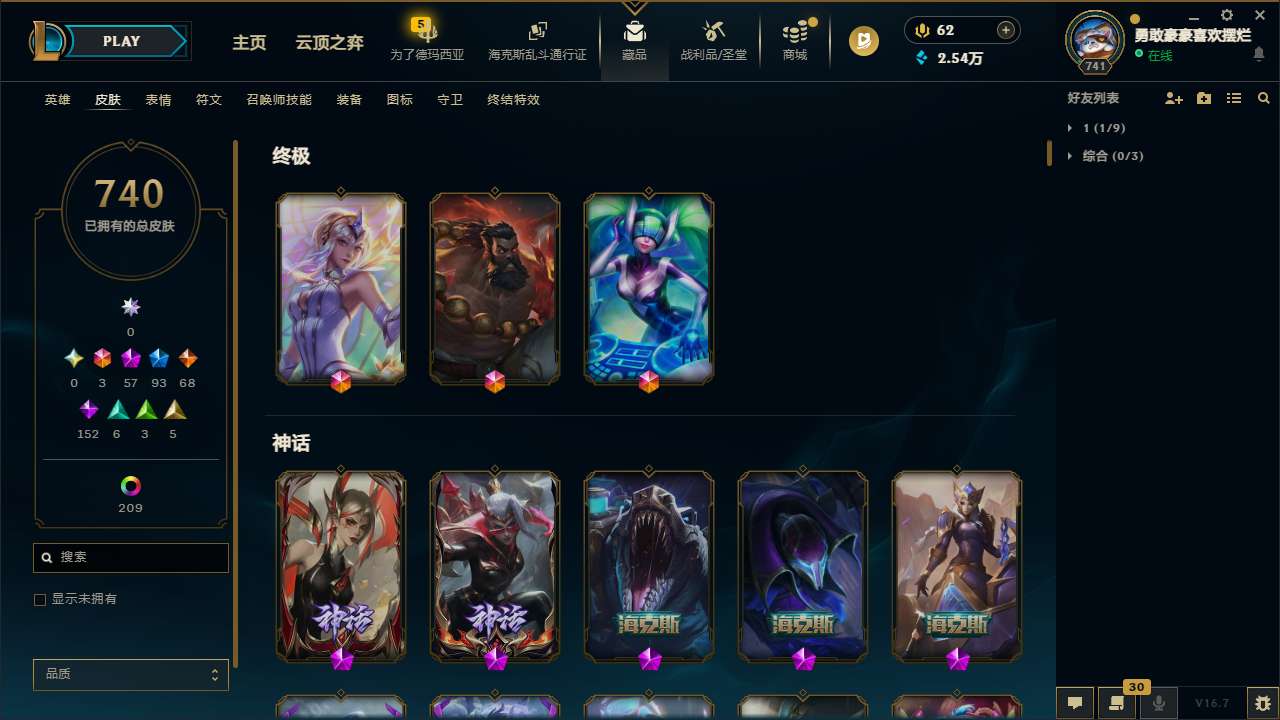
Task: Open the bug report icon
Action: 1263,703
